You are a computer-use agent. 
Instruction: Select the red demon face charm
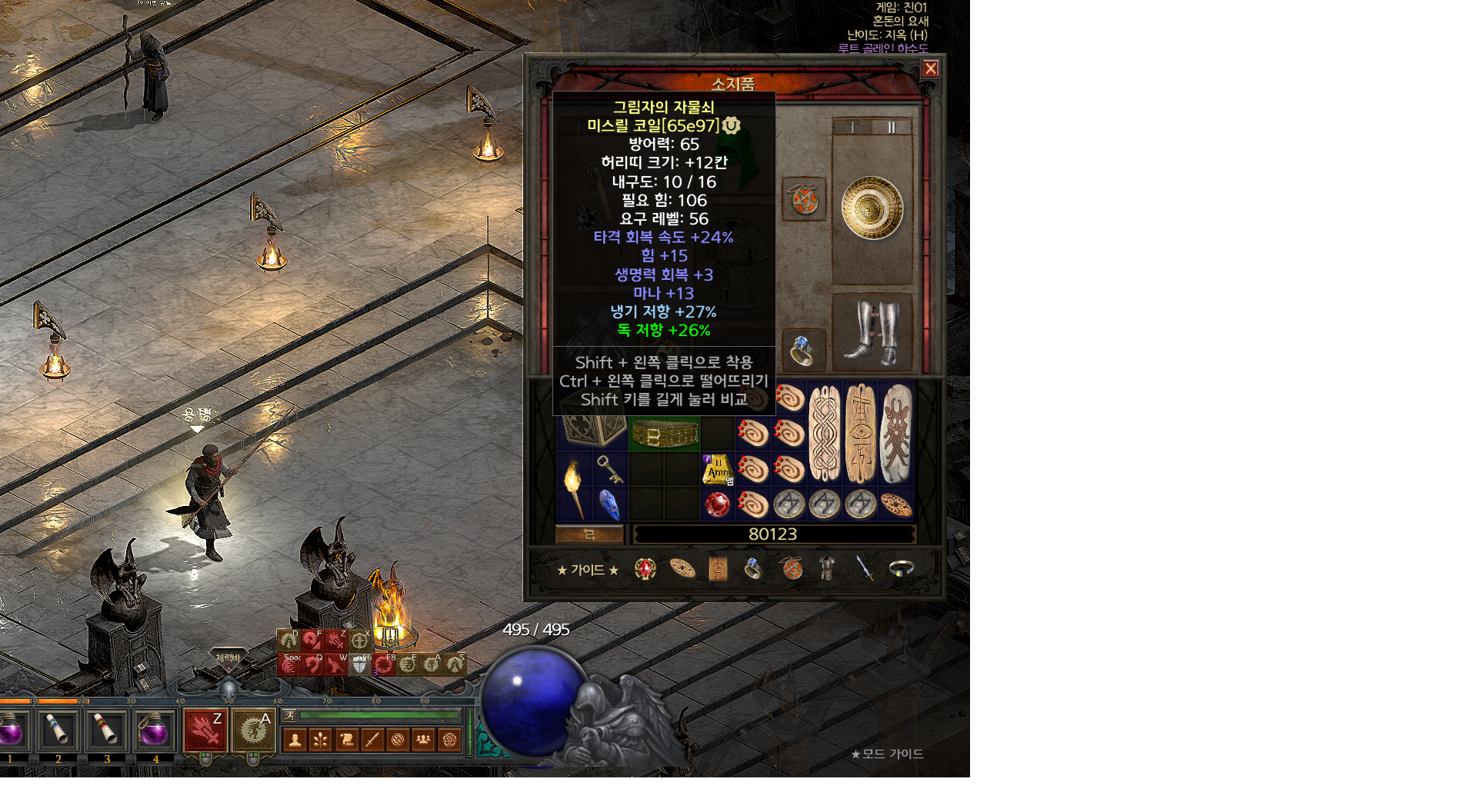895,434
